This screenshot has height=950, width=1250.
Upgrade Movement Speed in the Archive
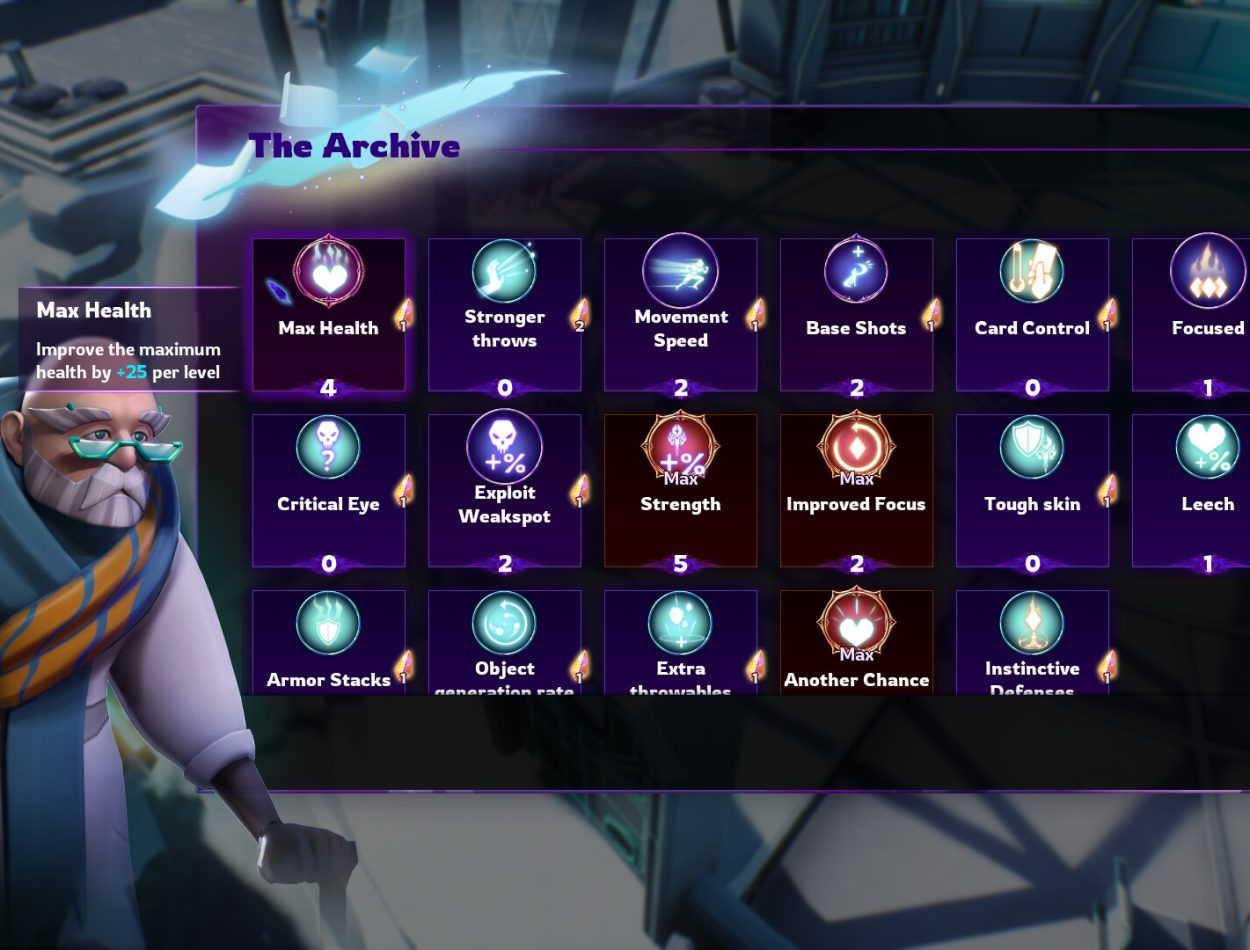(x=680, y=314)
